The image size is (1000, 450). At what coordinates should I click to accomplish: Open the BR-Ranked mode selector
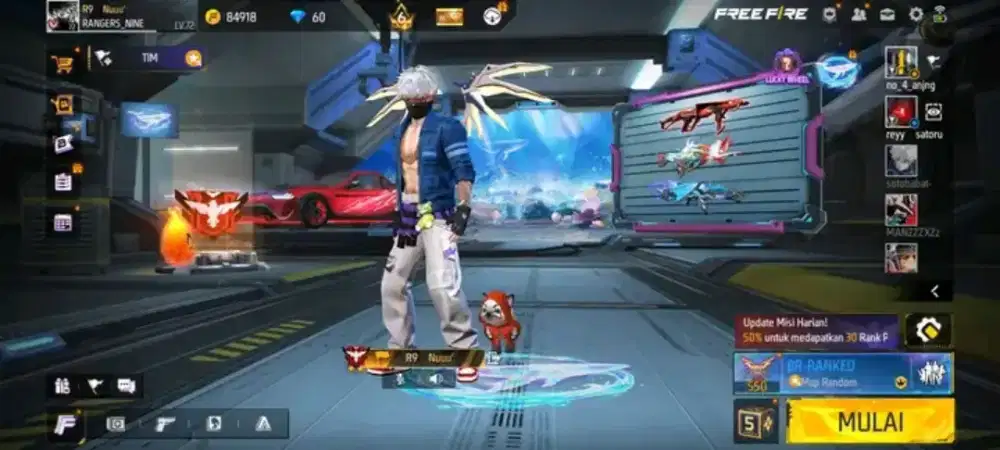pos(842,373)
